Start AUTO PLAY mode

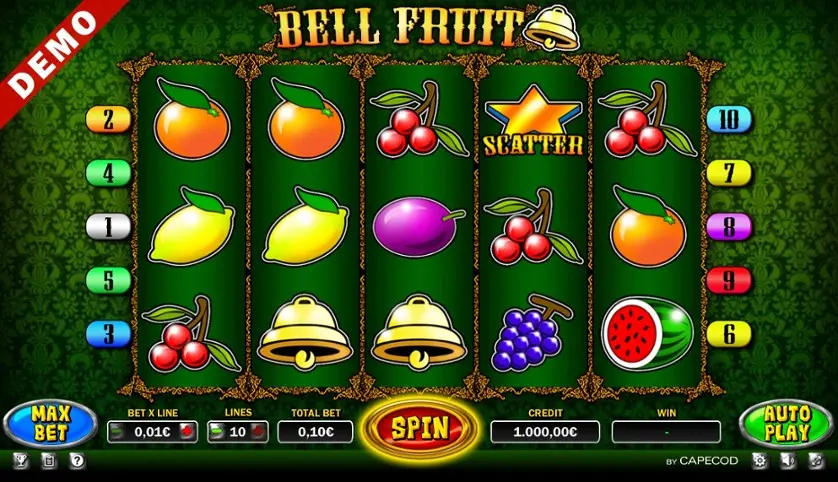(x=788, y=425)
